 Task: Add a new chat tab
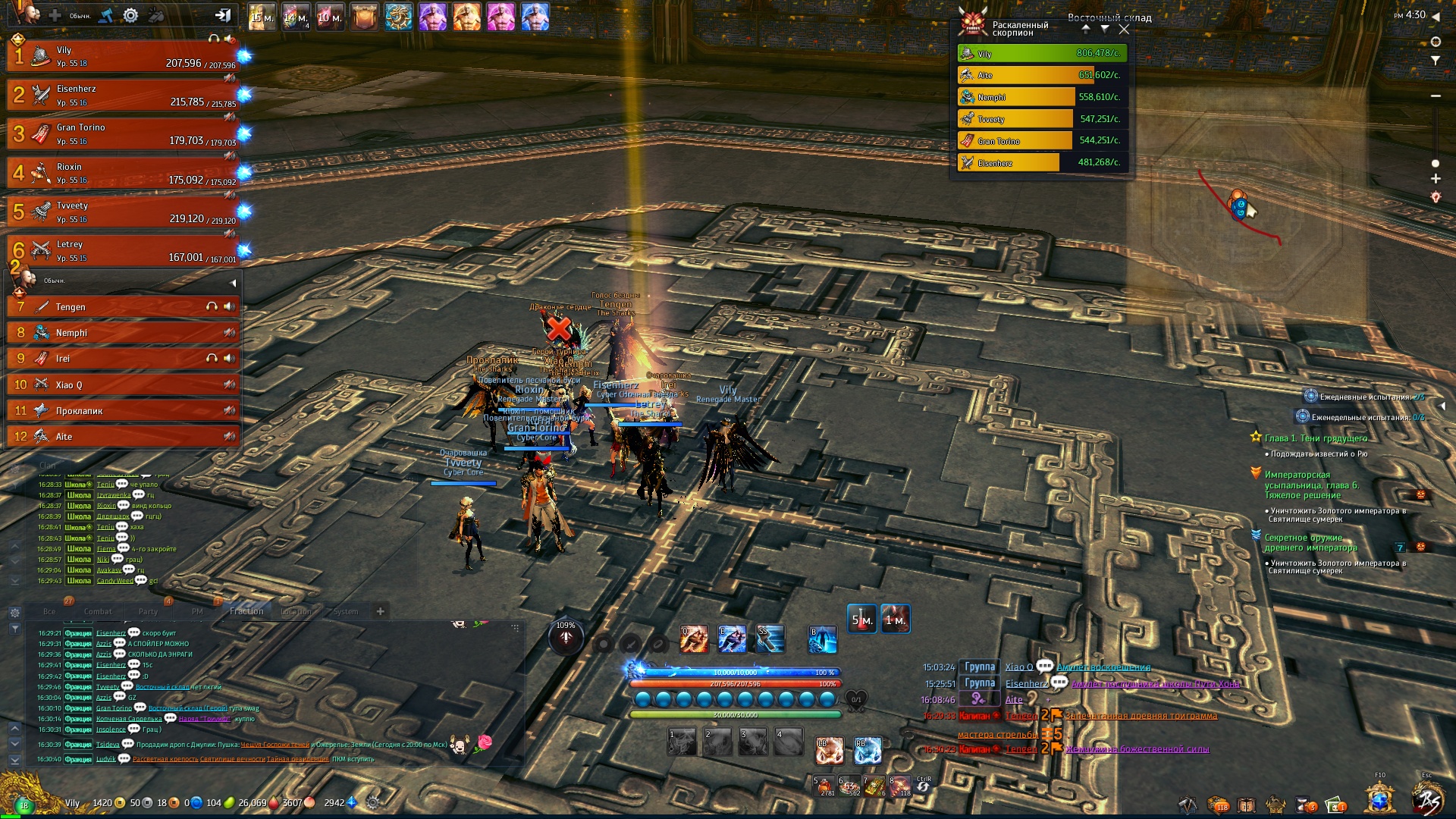[x=381, y=611]
